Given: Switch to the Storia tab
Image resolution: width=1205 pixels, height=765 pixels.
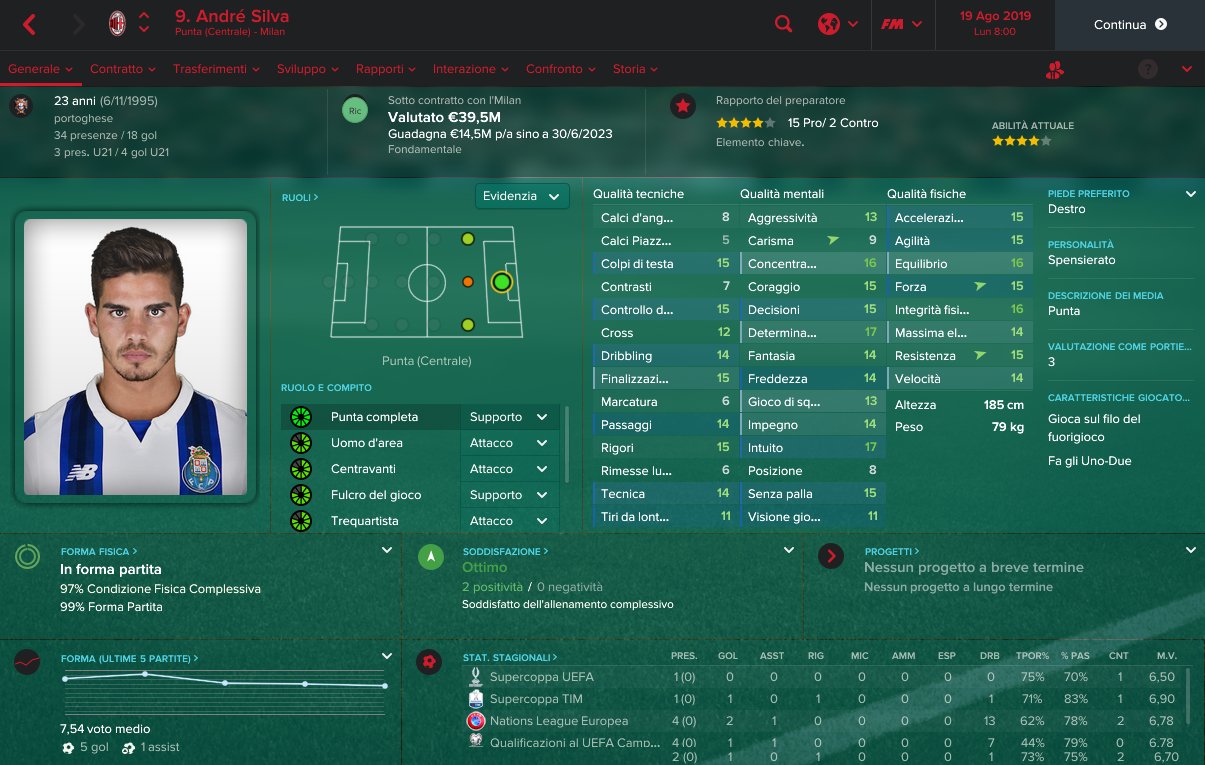Looking at the screenshot, I should pos(634,69).
